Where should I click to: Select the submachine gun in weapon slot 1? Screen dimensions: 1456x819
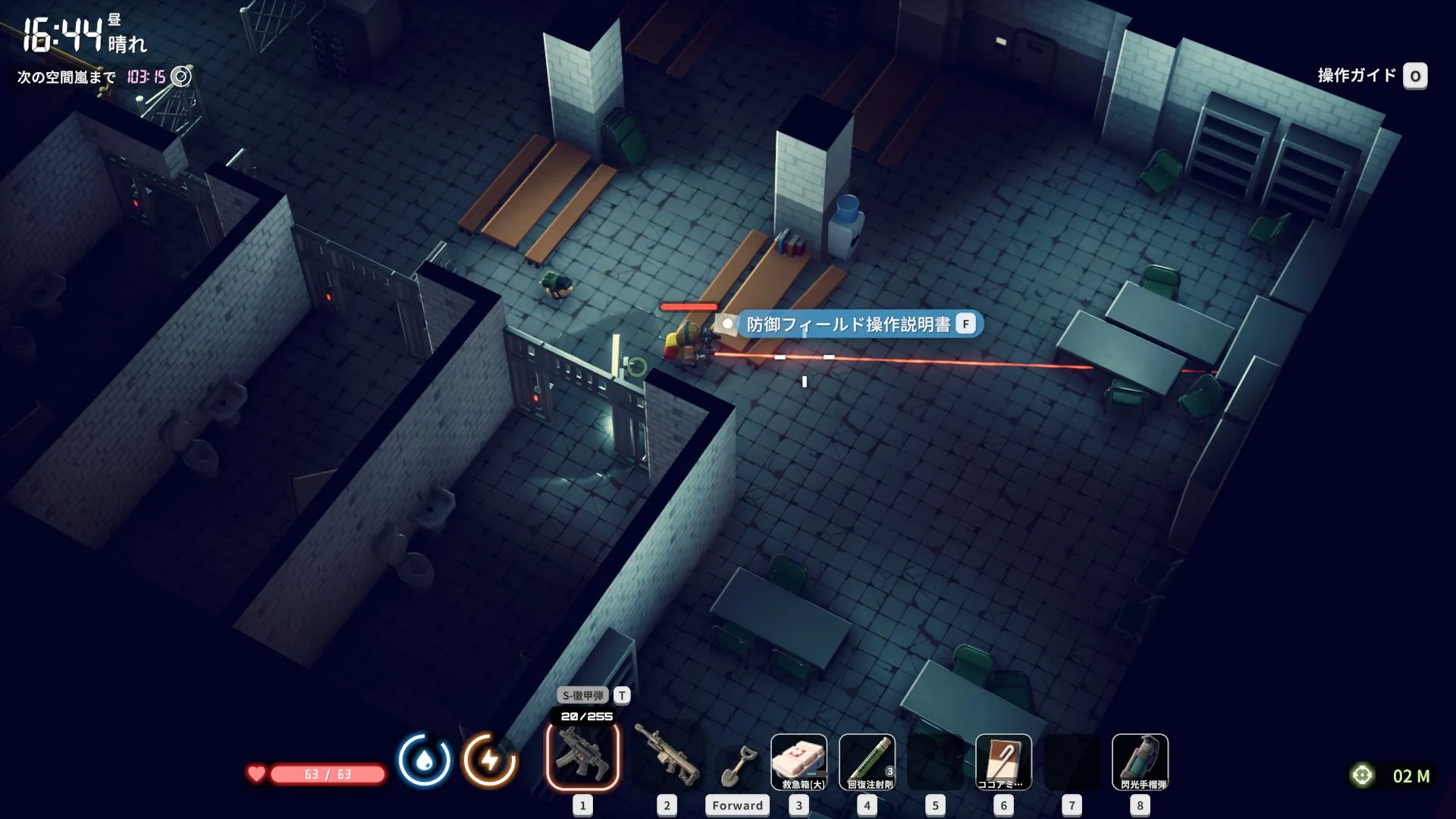coord(582,757)
